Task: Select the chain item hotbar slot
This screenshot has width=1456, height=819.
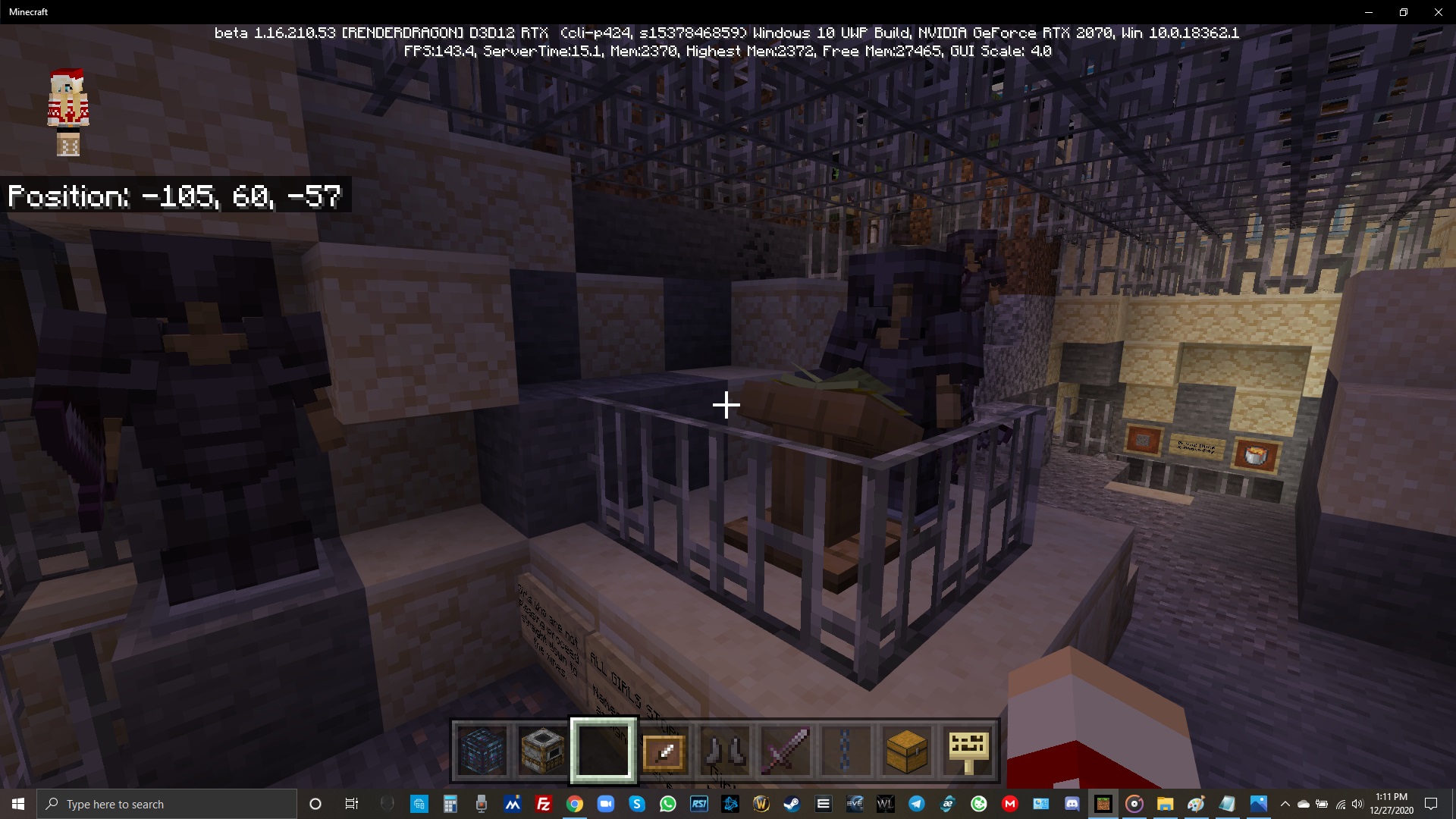Action: (x=846, y=751)
